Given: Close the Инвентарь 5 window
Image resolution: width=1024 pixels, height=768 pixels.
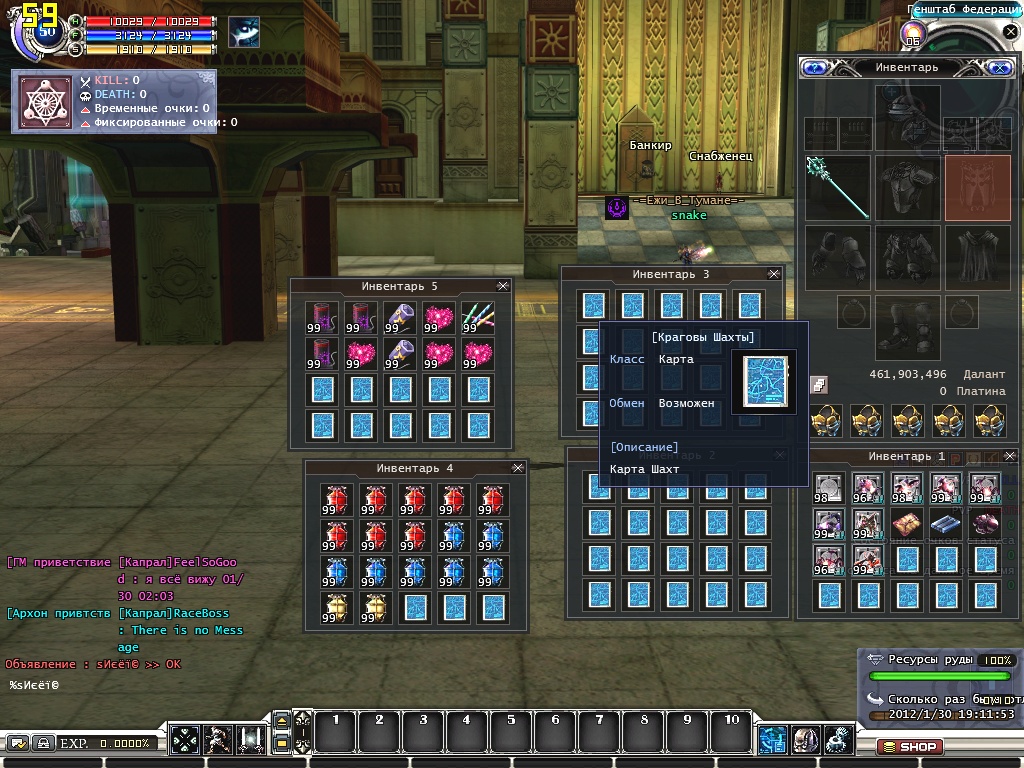Looking at the screenshot, I should pyautogui.click(x=502, y=286).
